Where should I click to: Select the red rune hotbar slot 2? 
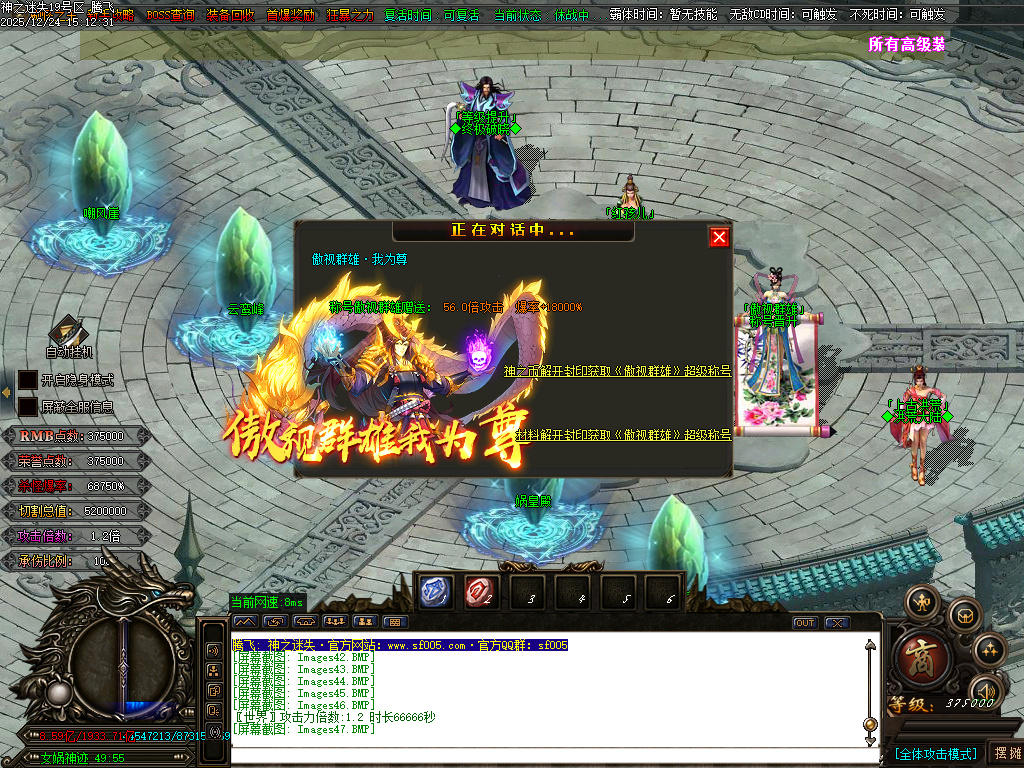[x=481, y=593]
